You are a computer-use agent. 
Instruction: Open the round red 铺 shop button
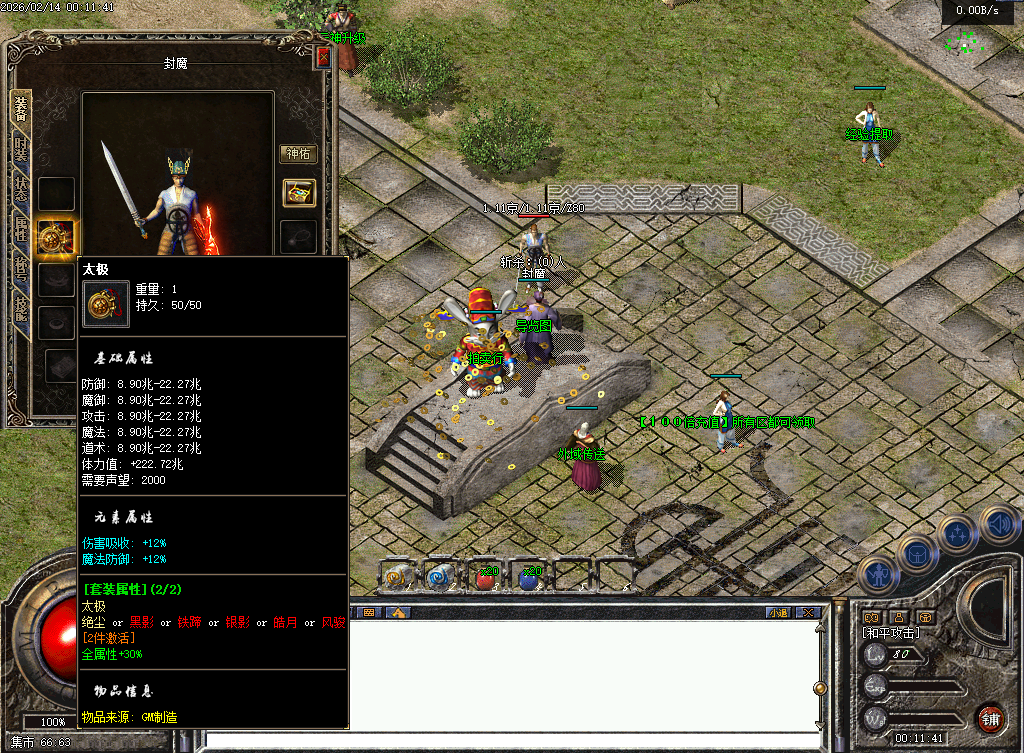tap(990, 718)
